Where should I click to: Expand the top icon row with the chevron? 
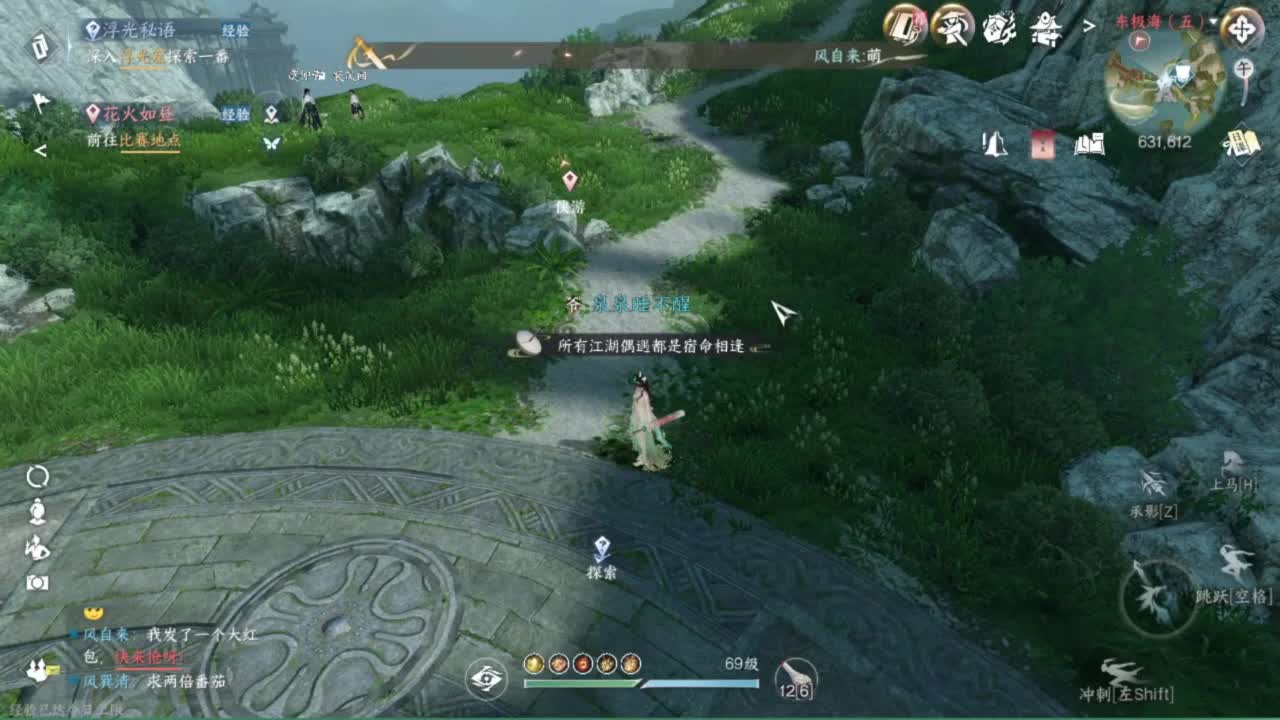pyautogui.click(x=1088, y=27)
